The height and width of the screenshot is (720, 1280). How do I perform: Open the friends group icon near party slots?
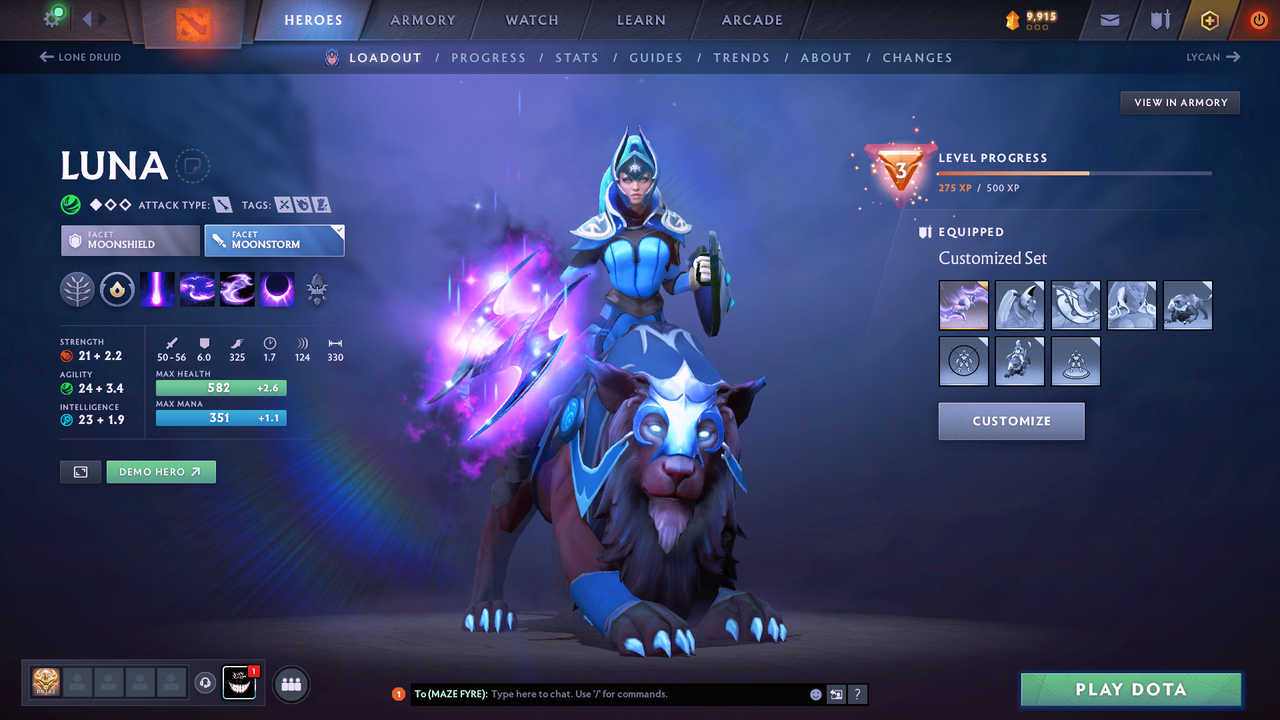(290, 684)
